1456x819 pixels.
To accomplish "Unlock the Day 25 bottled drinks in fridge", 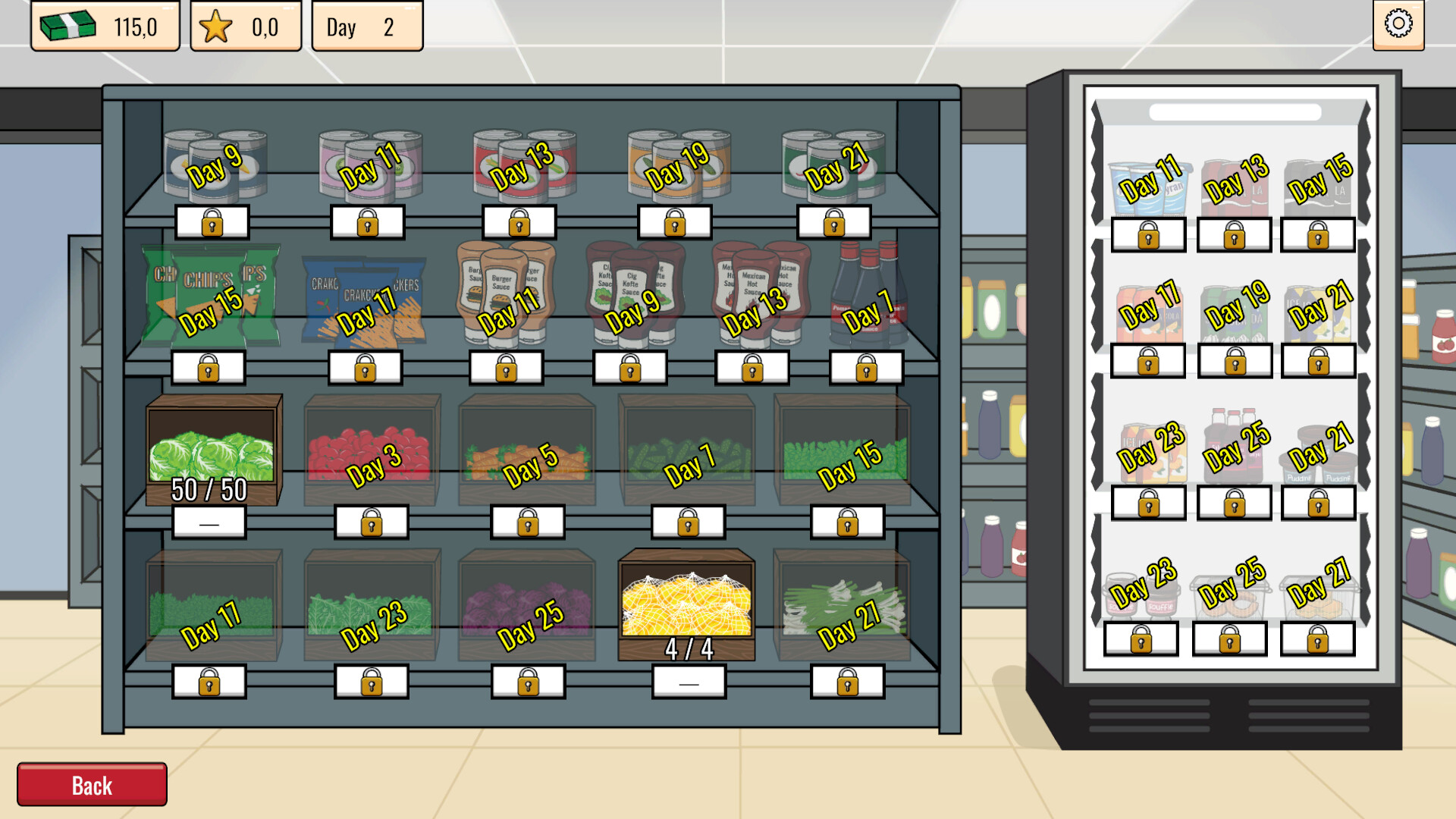I will [x=1235, y=504].
